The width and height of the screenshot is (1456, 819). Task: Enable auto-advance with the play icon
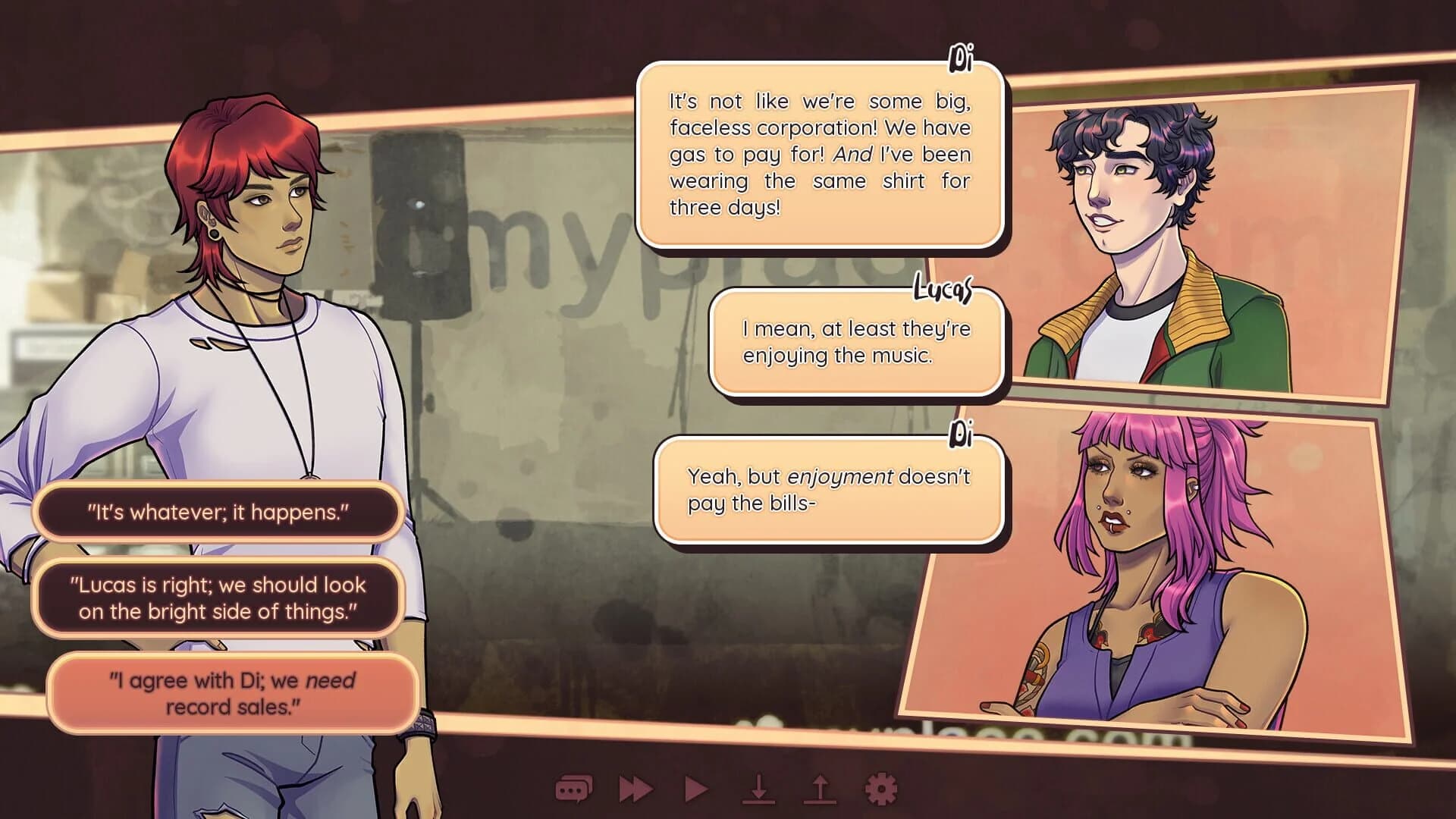[695, 789]
